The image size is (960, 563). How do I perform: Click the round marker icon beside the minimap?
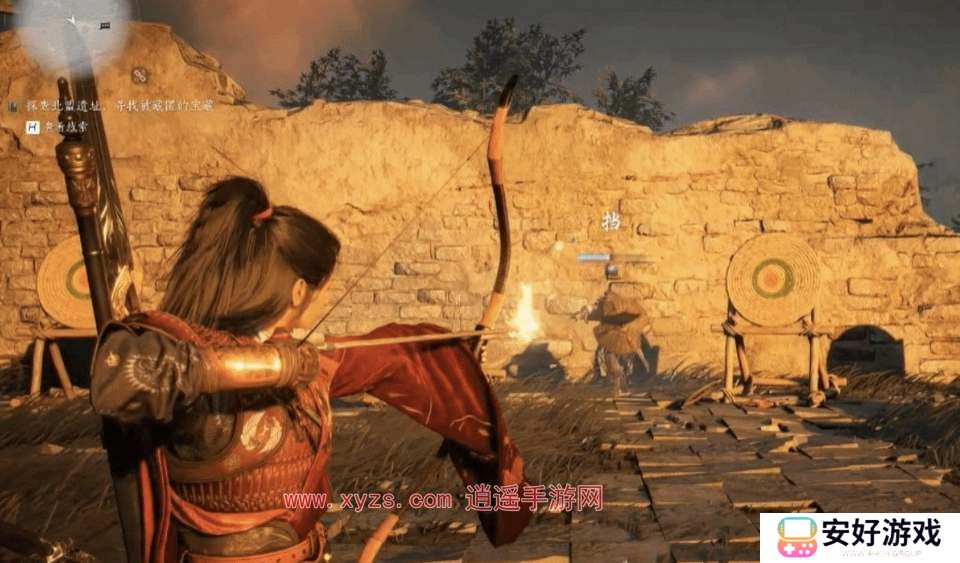140,75
